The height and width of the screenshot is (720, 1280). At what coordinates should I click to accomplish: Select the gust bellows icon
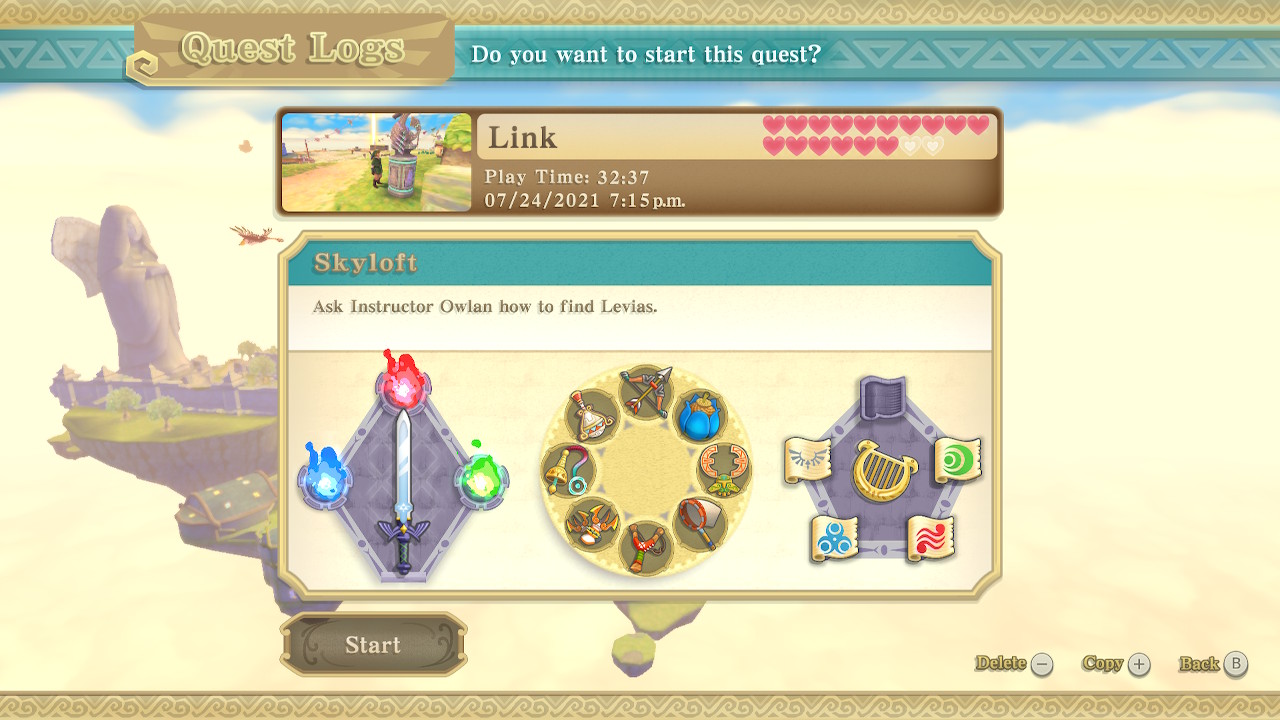pyautogui.click(x=592, y=414)
